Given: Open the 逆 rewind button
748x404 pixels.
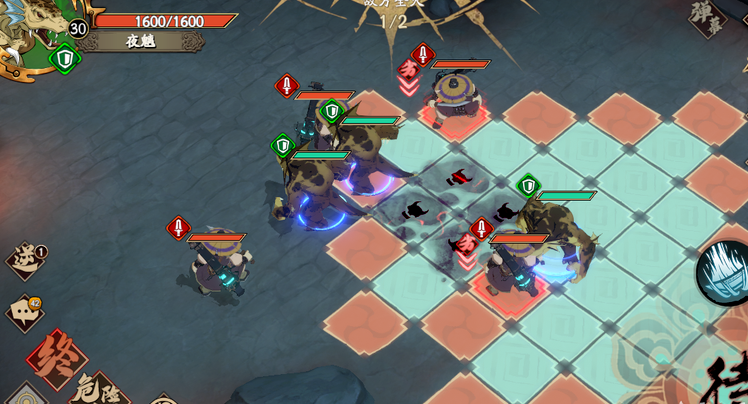Looking at the screenshot, I should (25, 260).
